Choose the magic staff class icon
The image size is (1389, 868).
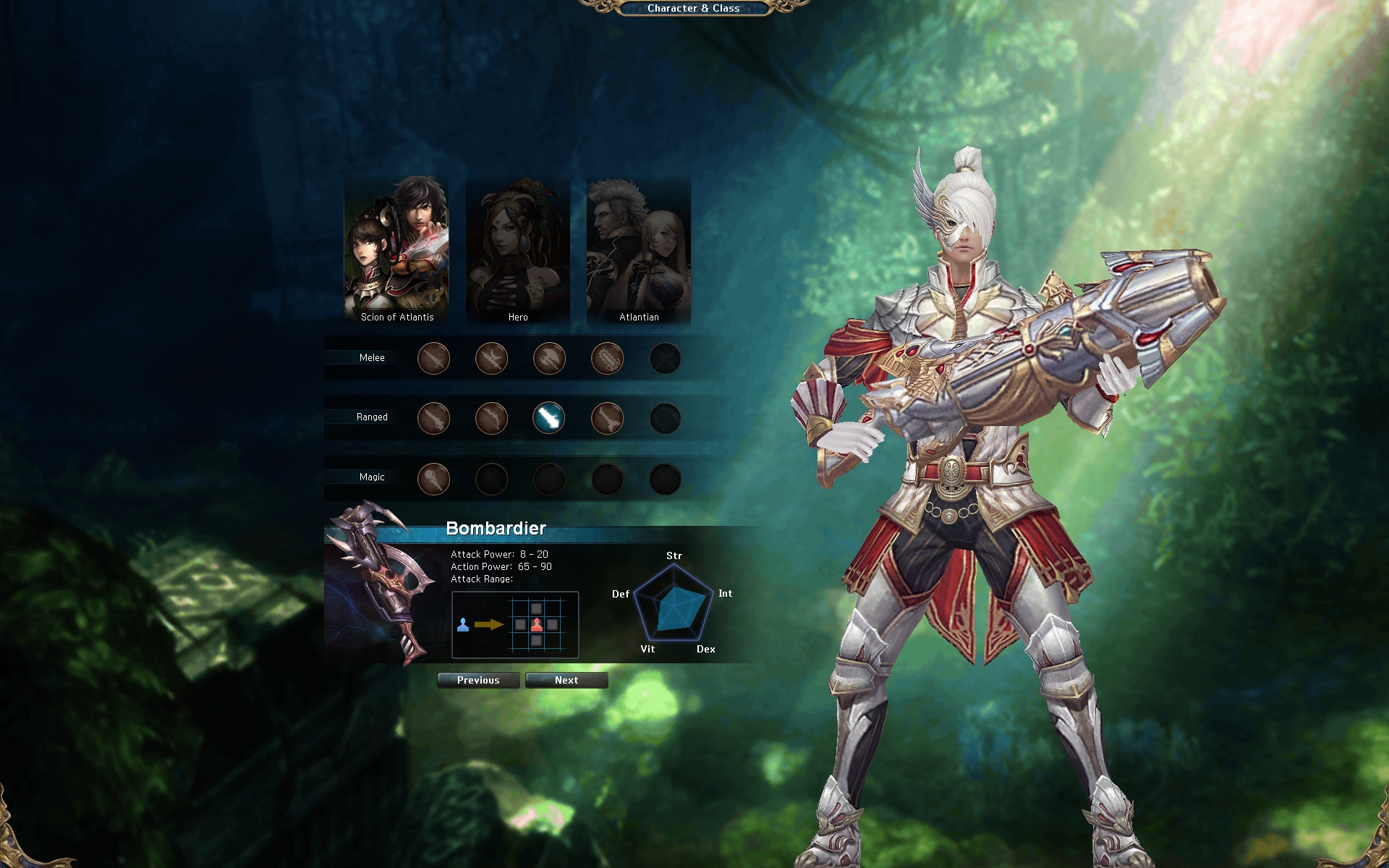coord(434,479)
